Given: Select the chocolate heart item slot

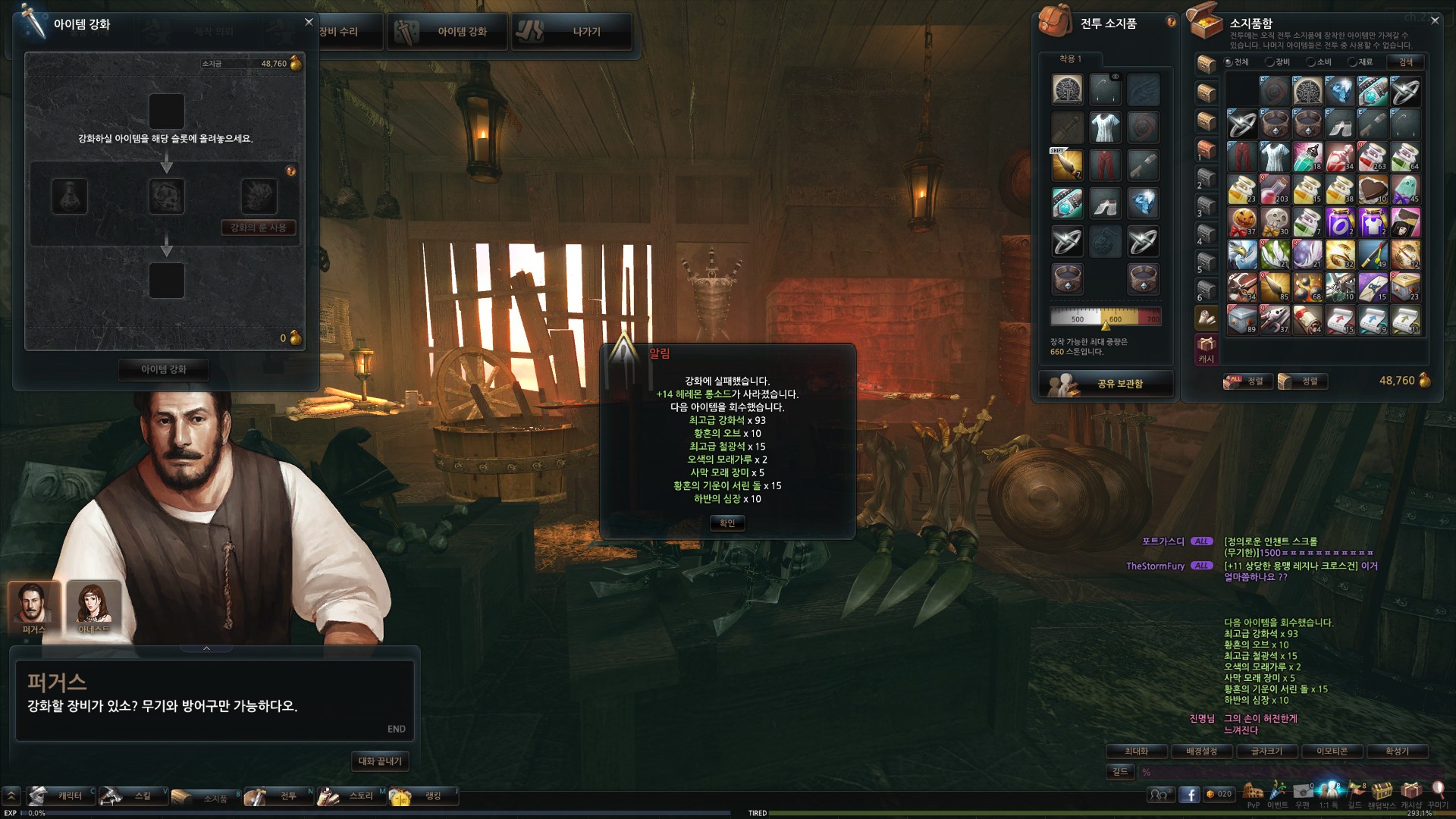Looking at the screenshot, I should tap(1372, 190).
